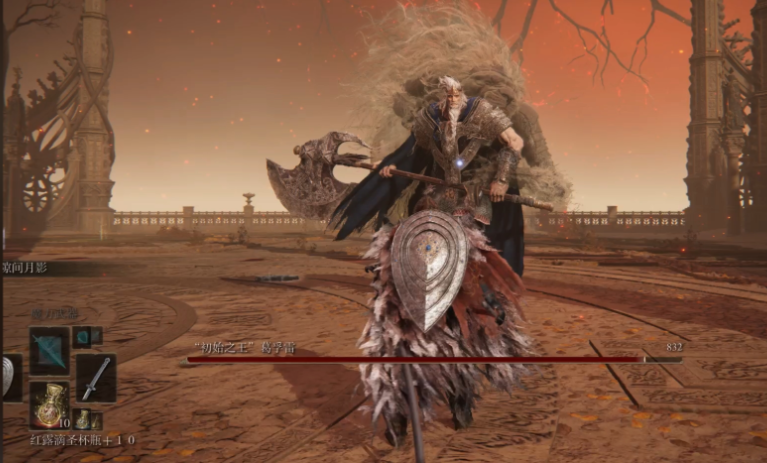Viewport: 767px width, 463px height.
Task: Pick the small next-flask icon
Action: point(84,418)
